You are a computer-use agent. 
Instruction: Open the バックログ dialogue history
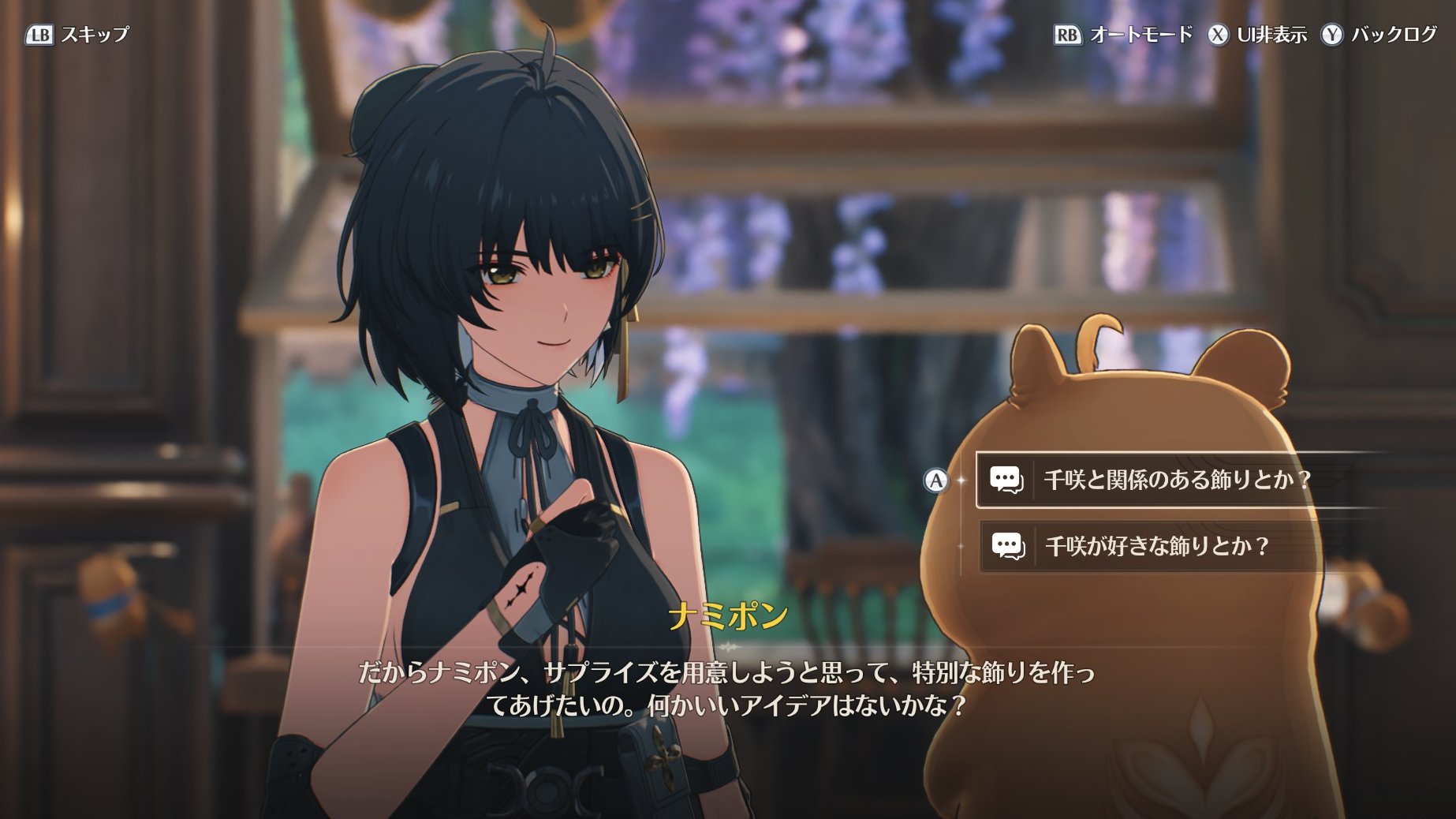(1380, 35)
